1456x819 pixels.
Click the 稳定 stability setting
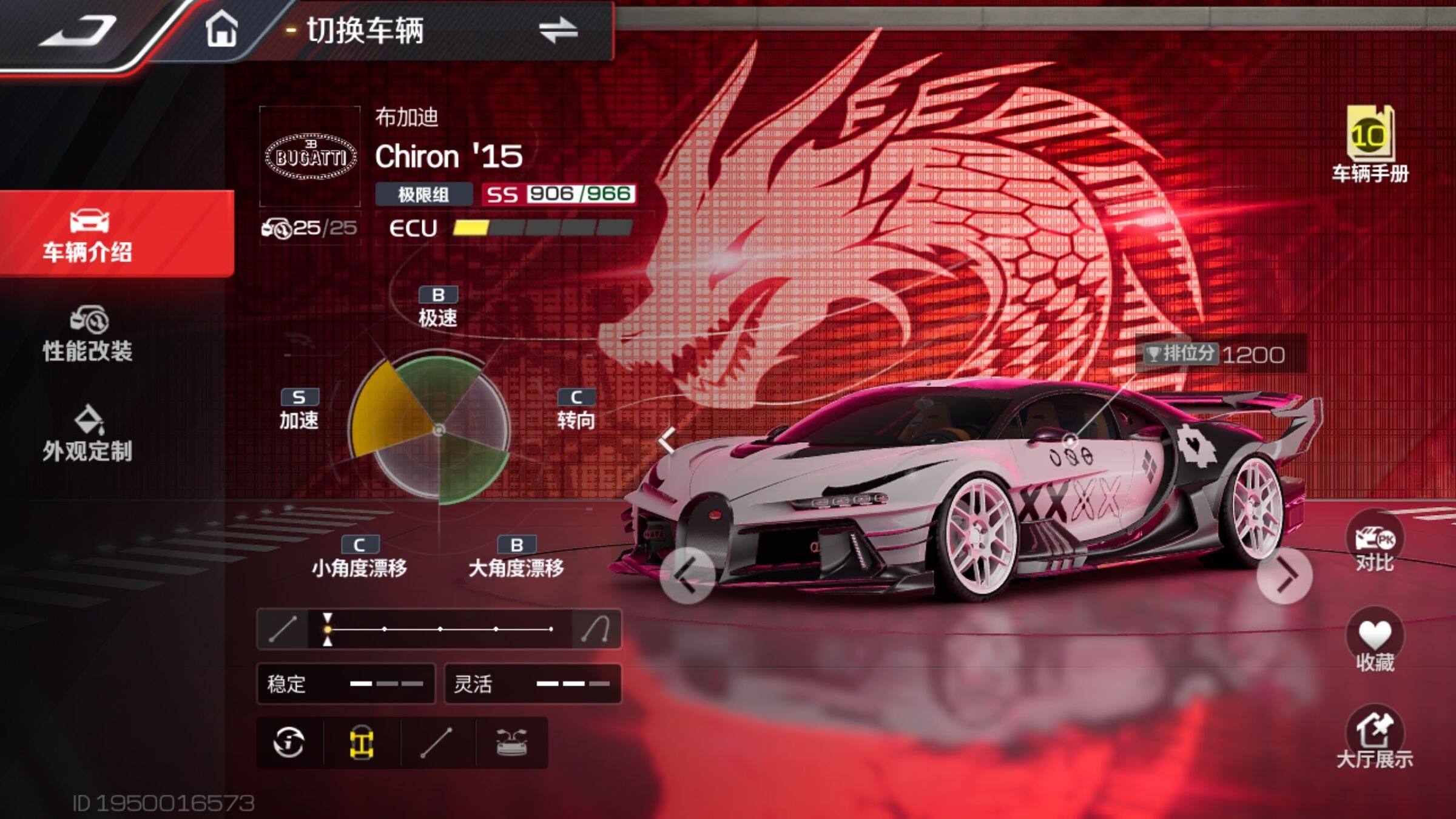[346, 684]
